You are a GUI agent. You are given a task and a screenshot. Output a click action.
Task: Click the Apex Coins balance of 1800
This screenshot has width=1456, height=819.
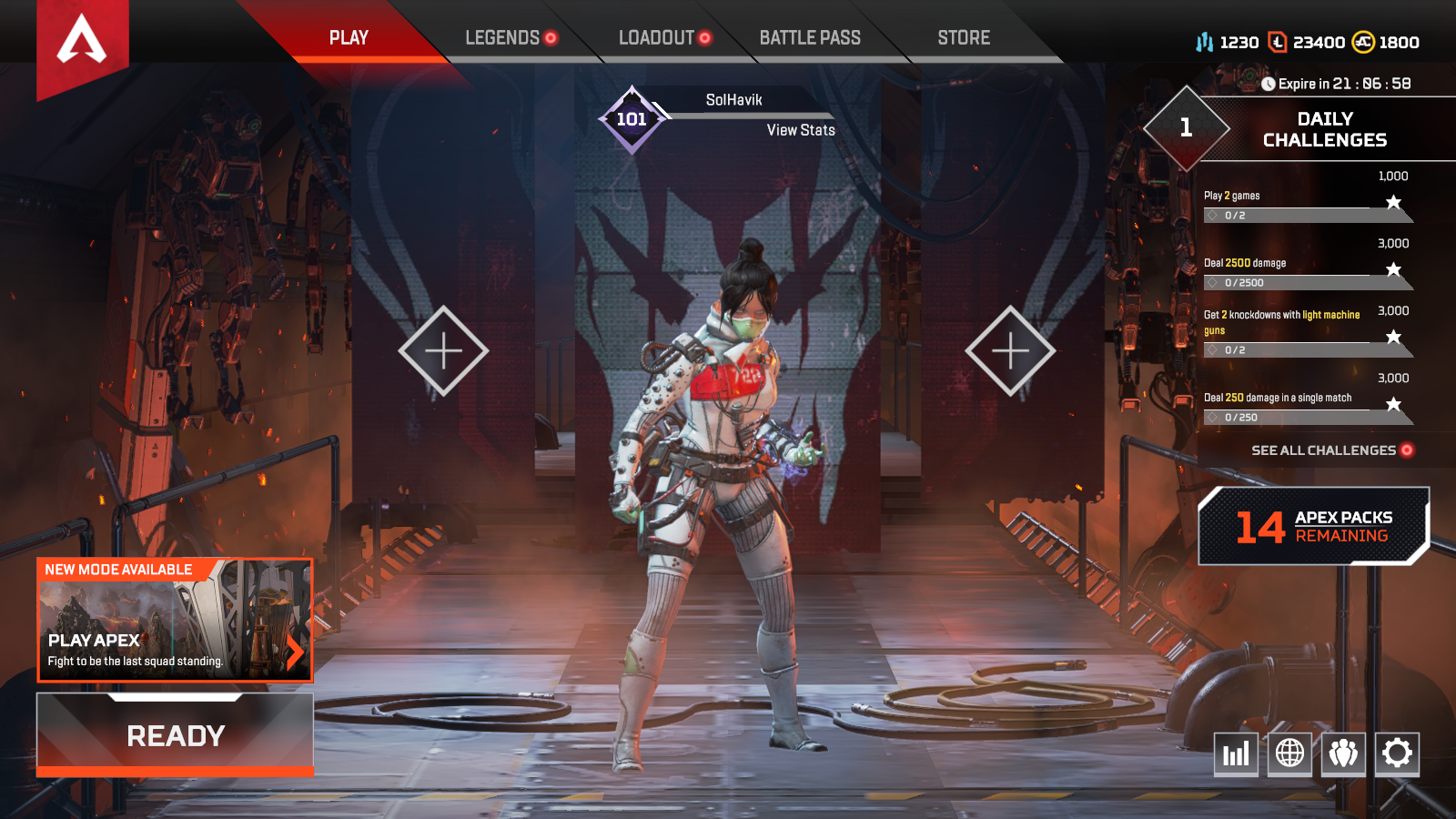point(1387,43)
